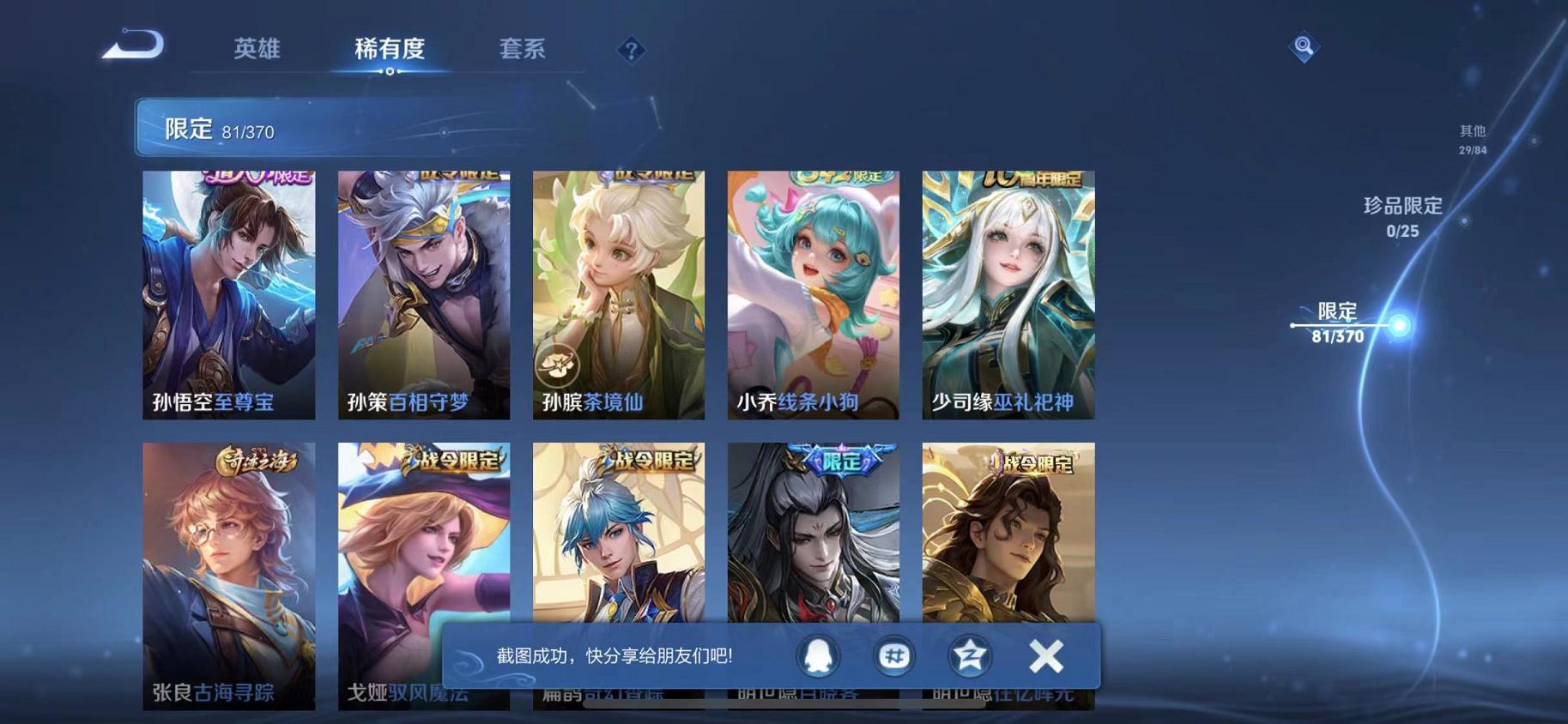Dismiss the screenshot share prompt with X
Image resolution: width=1568 pixels, height=724 pixels.
[1045, 656]
